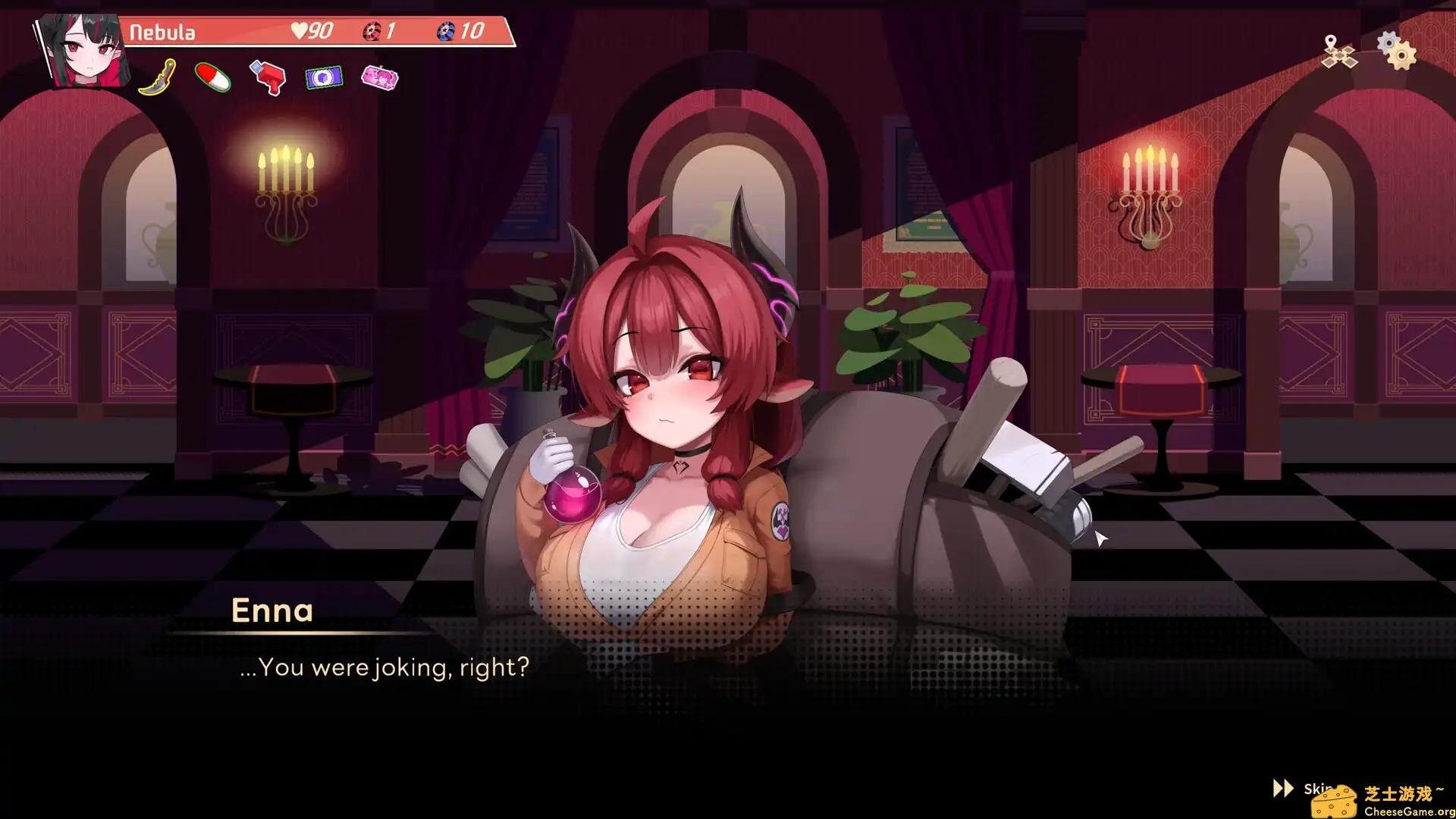Select the curved dagger item

pos(158,77)
